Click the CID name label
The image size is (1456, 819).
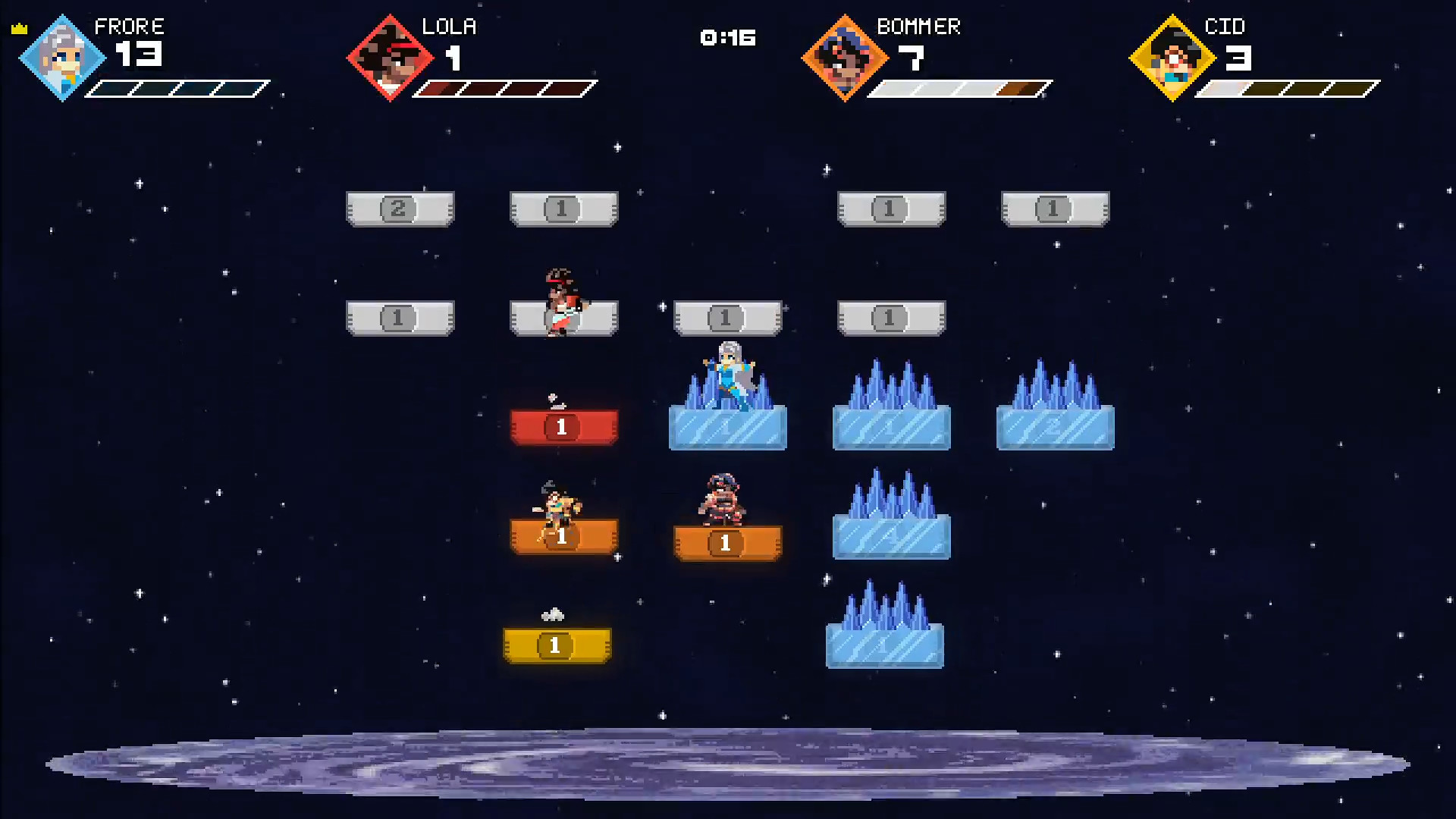coord(1225,27)
